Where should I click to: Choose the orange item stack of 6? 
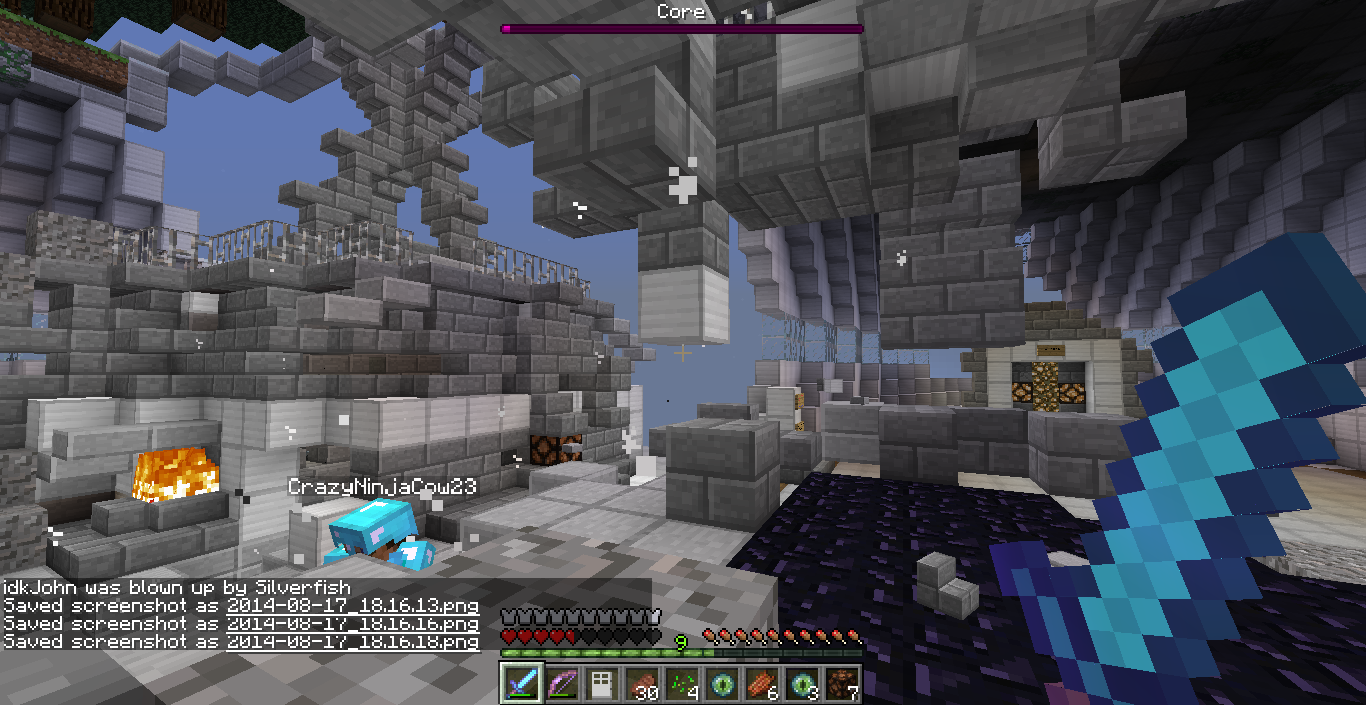tap(761, 684)
